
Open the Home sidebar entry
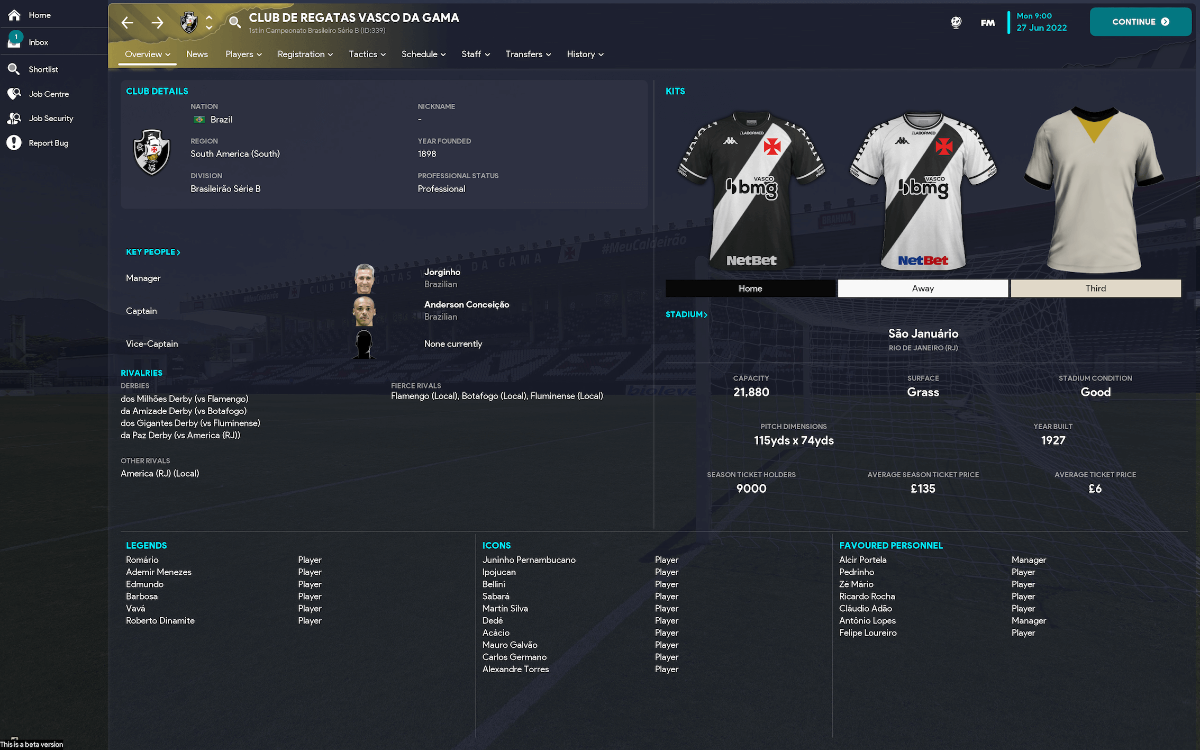coord(40,16)
